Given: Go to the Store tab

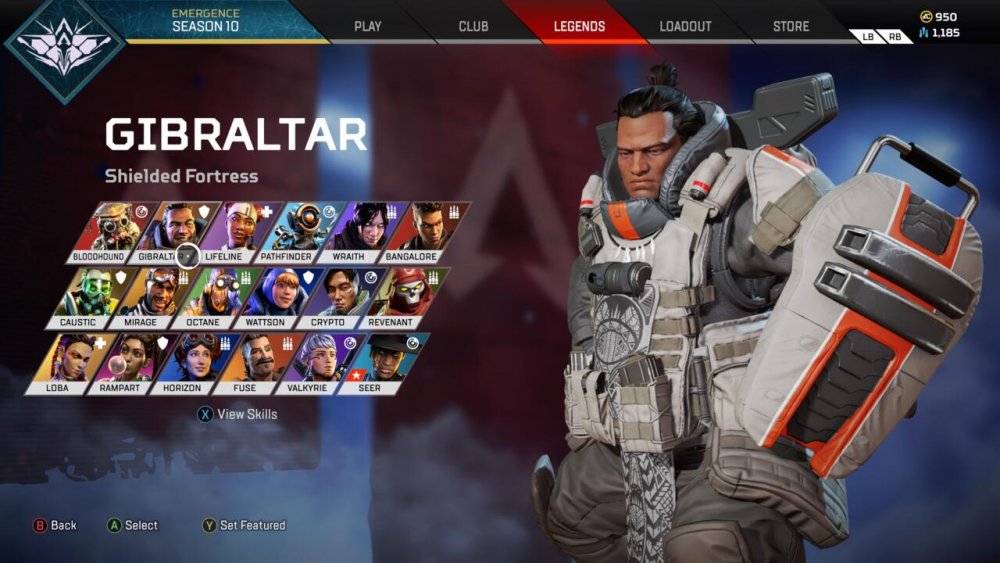Looking at the screenshot, I should click(791, 26).
